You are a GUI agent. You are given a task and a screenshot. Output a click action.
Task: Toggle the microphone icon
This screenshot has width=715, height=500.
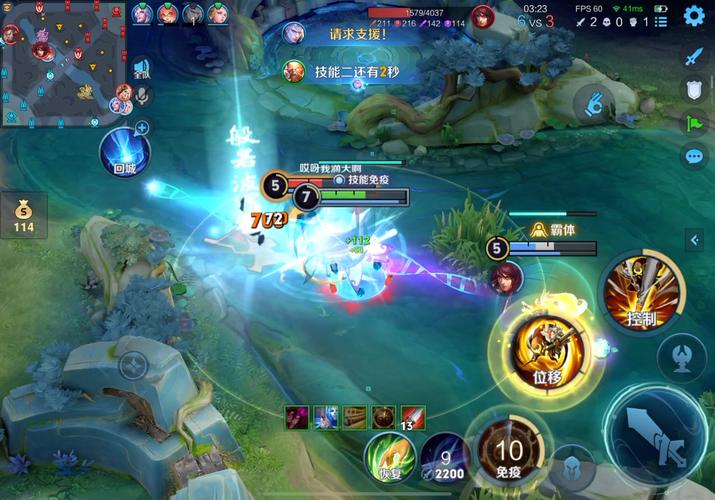142,94
